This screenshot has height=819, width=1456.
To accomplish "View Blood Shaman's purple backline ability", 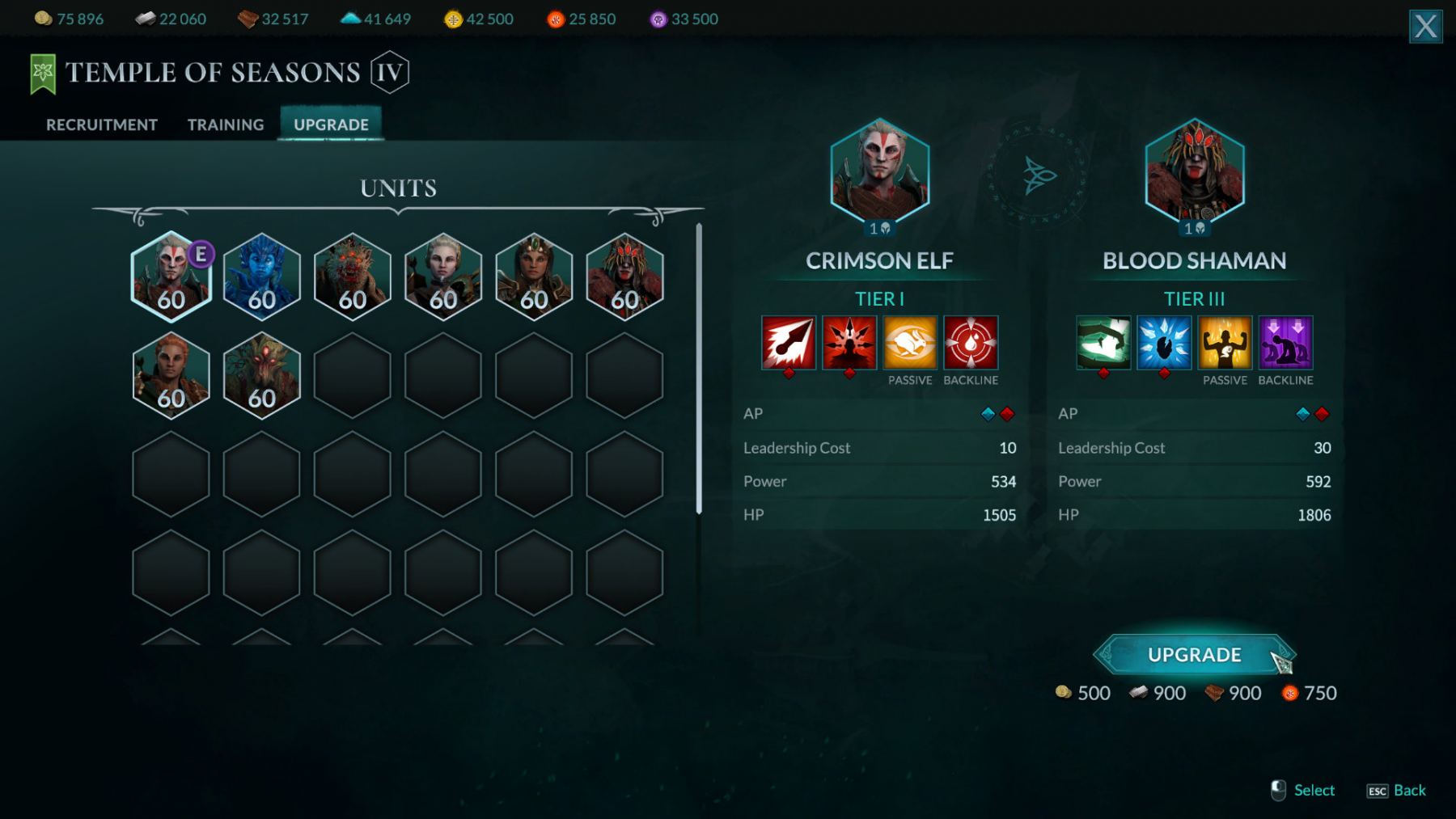I will click(x=1285, y=343).
